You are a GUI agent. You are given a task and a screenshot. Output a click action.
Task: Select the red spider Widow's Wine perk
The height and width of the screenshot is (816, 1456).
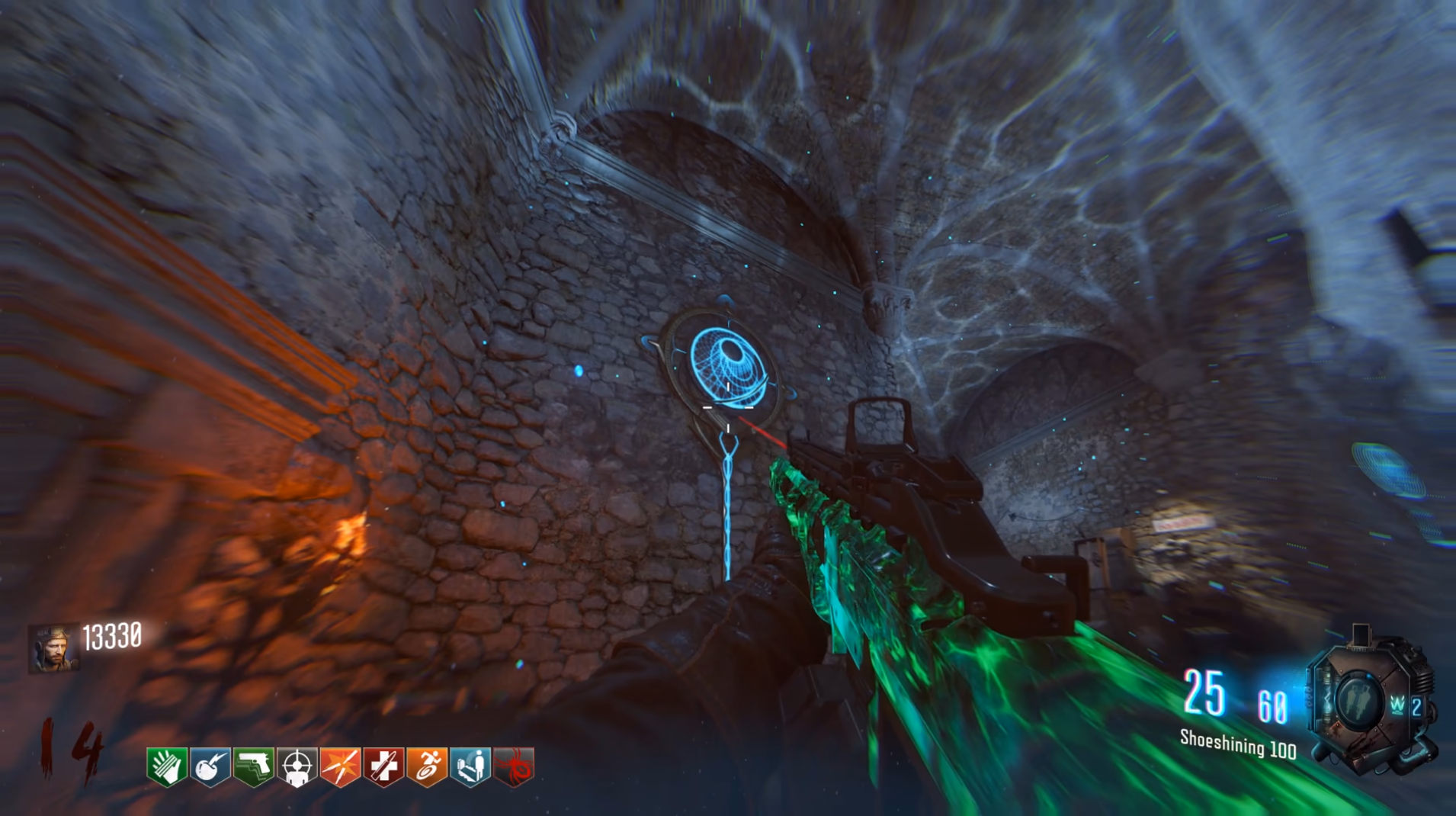point(515,766)
